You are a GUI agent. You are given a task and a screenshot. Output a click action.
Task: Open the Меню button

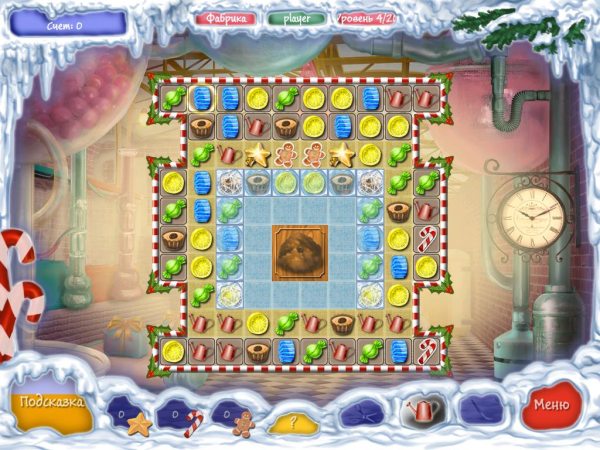coord(552,404)
